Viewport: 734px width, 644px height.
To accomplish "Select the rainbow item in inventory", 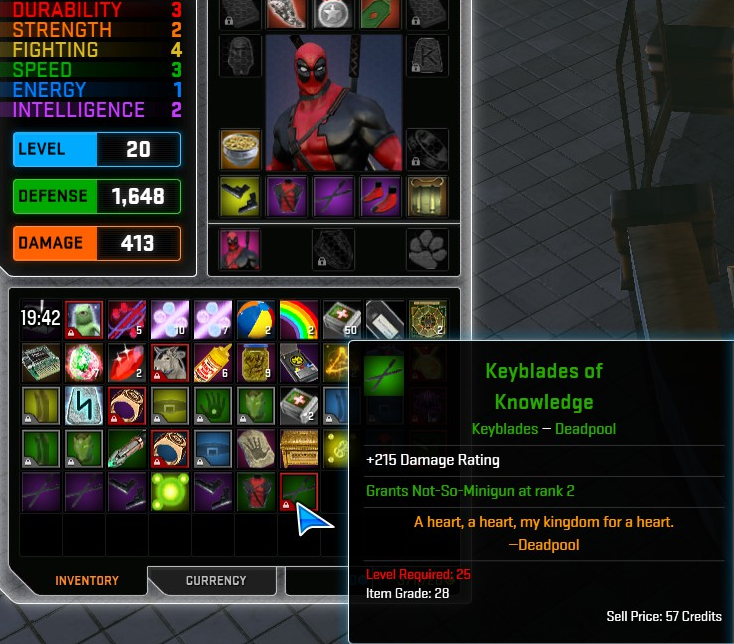I will click(x=299, y=320).
